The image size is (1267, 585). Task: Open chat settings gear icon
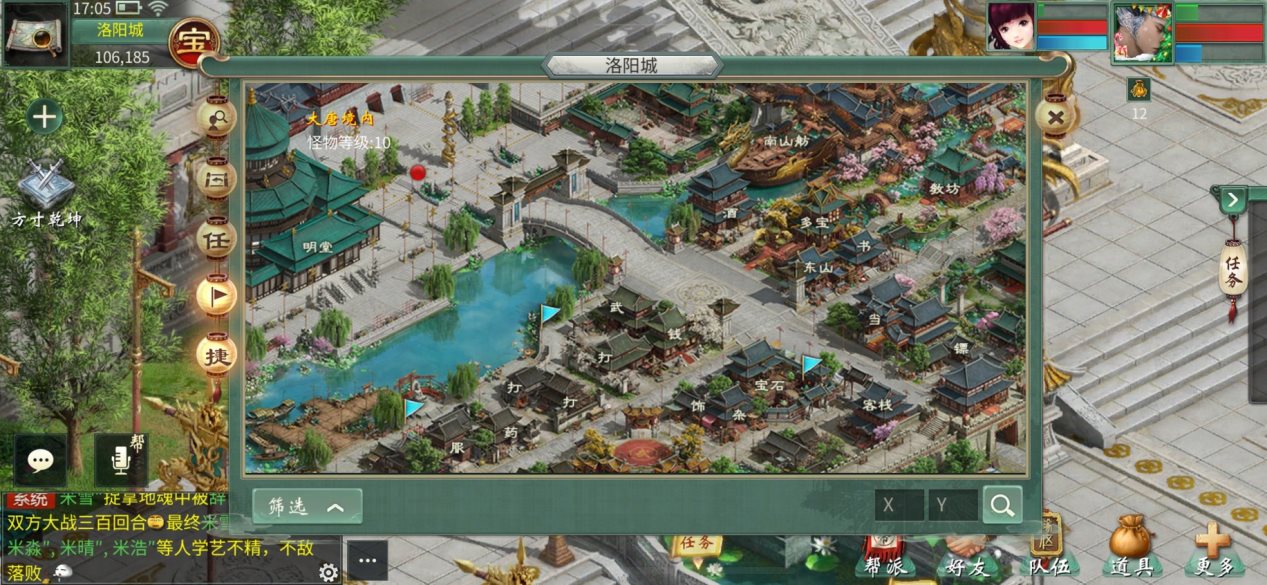coord(328,572)
